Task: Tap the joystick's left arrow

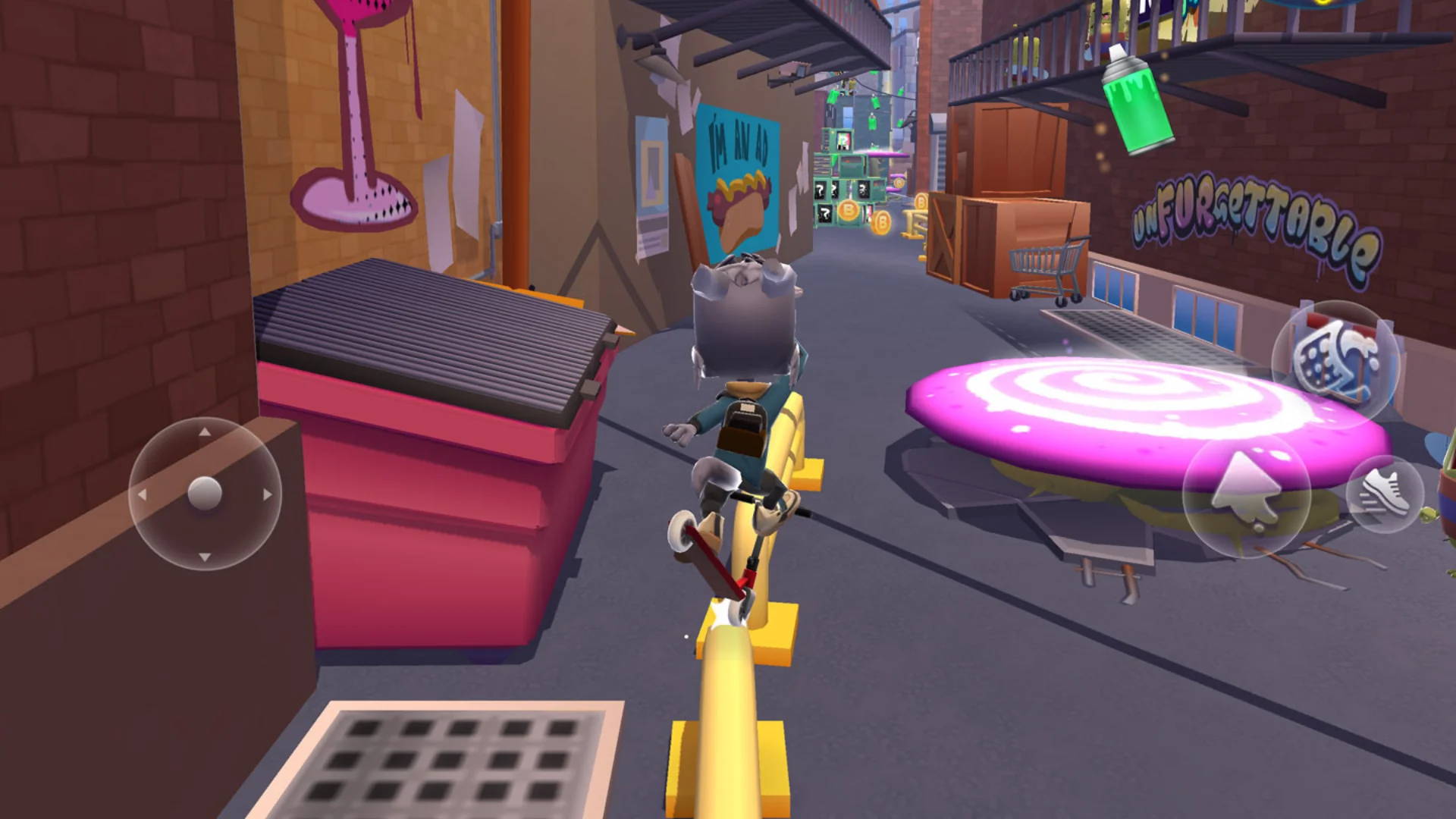Action: point(142,494)
